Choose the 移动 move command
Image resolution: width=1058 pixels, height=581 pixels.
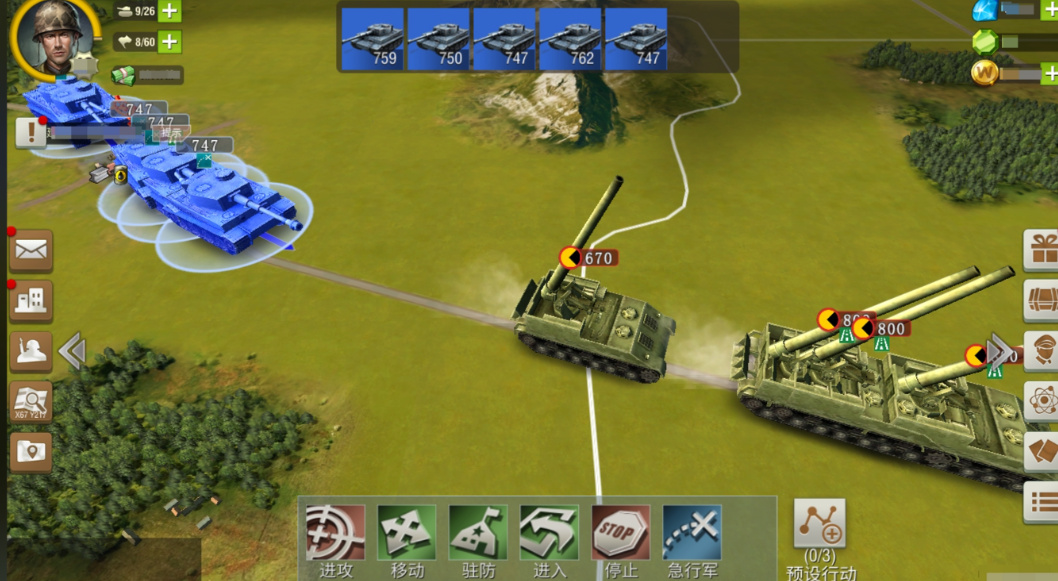click(406, 533)
